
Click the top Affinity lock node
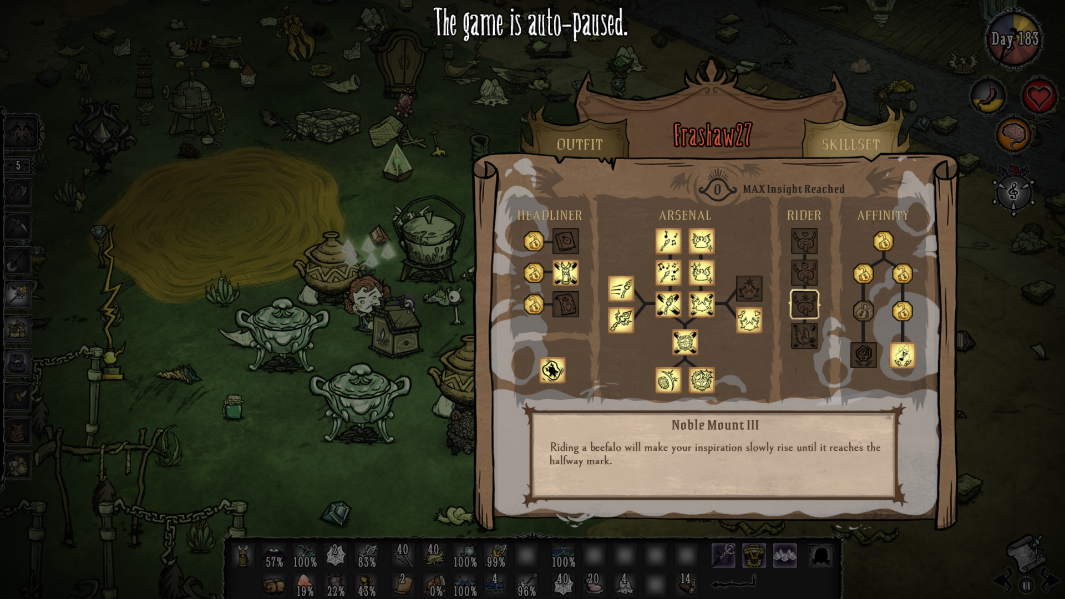click(883, 241)
